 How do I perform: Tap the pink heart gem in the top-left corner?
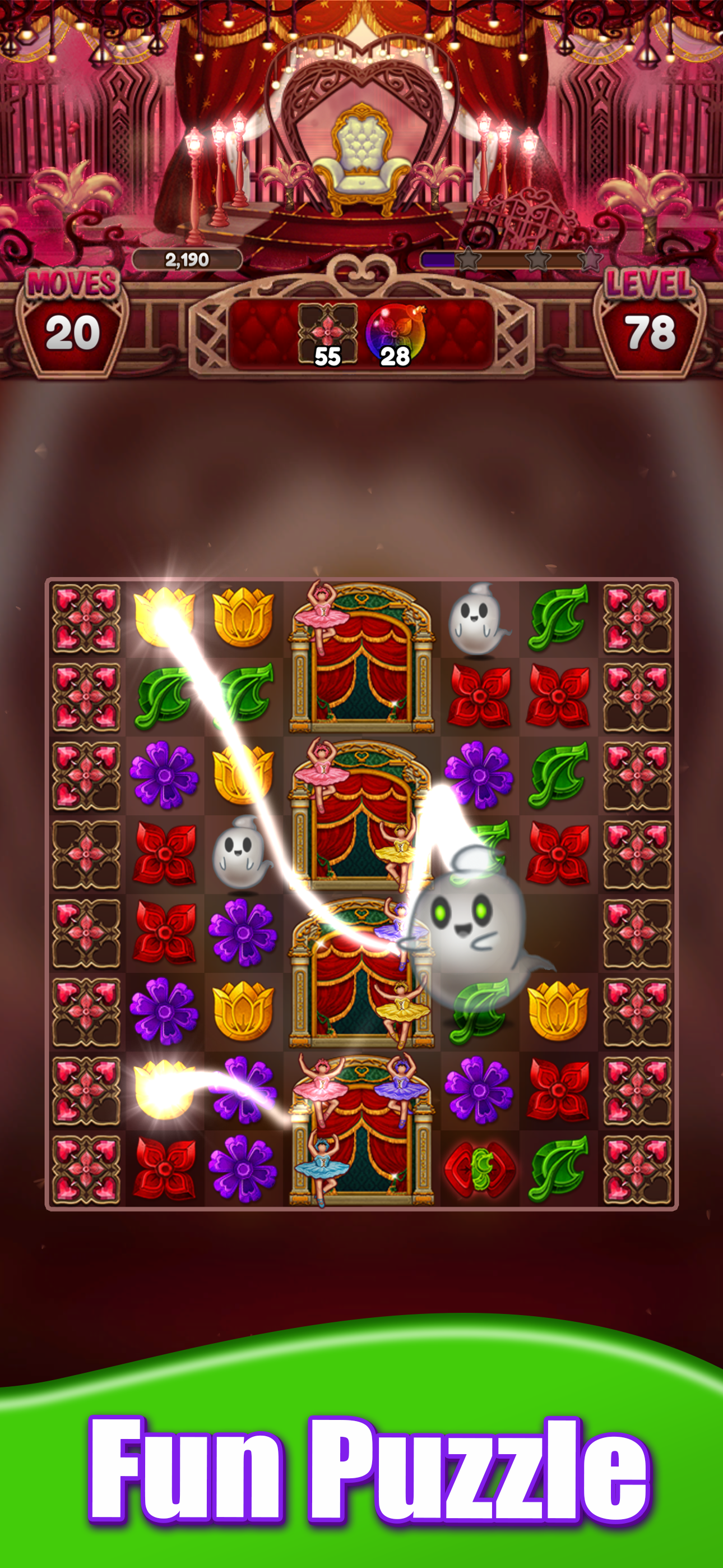click(87, 618)
